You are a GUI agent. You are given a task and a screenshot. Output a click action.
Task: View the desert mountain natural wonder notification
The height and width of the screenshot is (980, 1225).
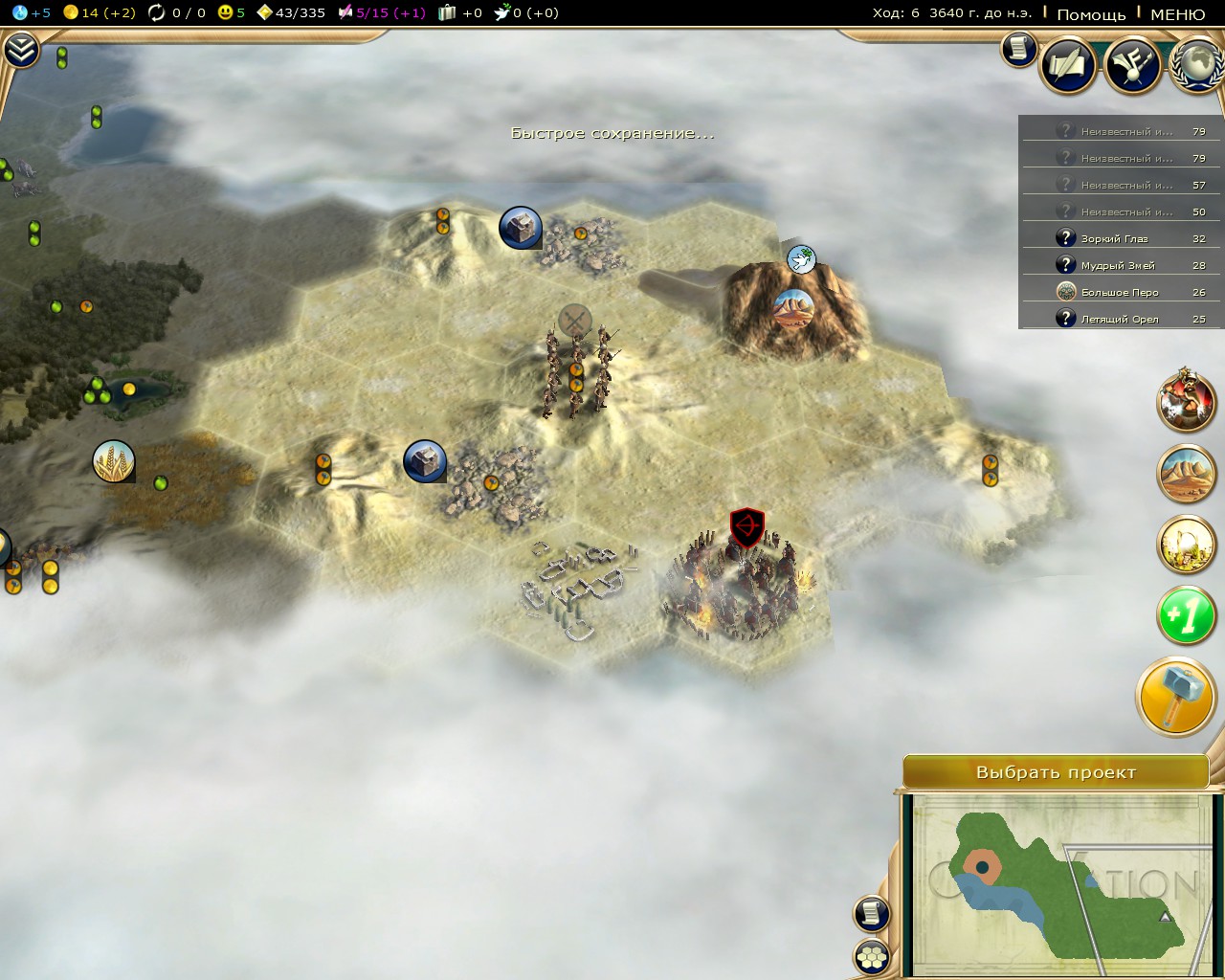pos(1187,473)
